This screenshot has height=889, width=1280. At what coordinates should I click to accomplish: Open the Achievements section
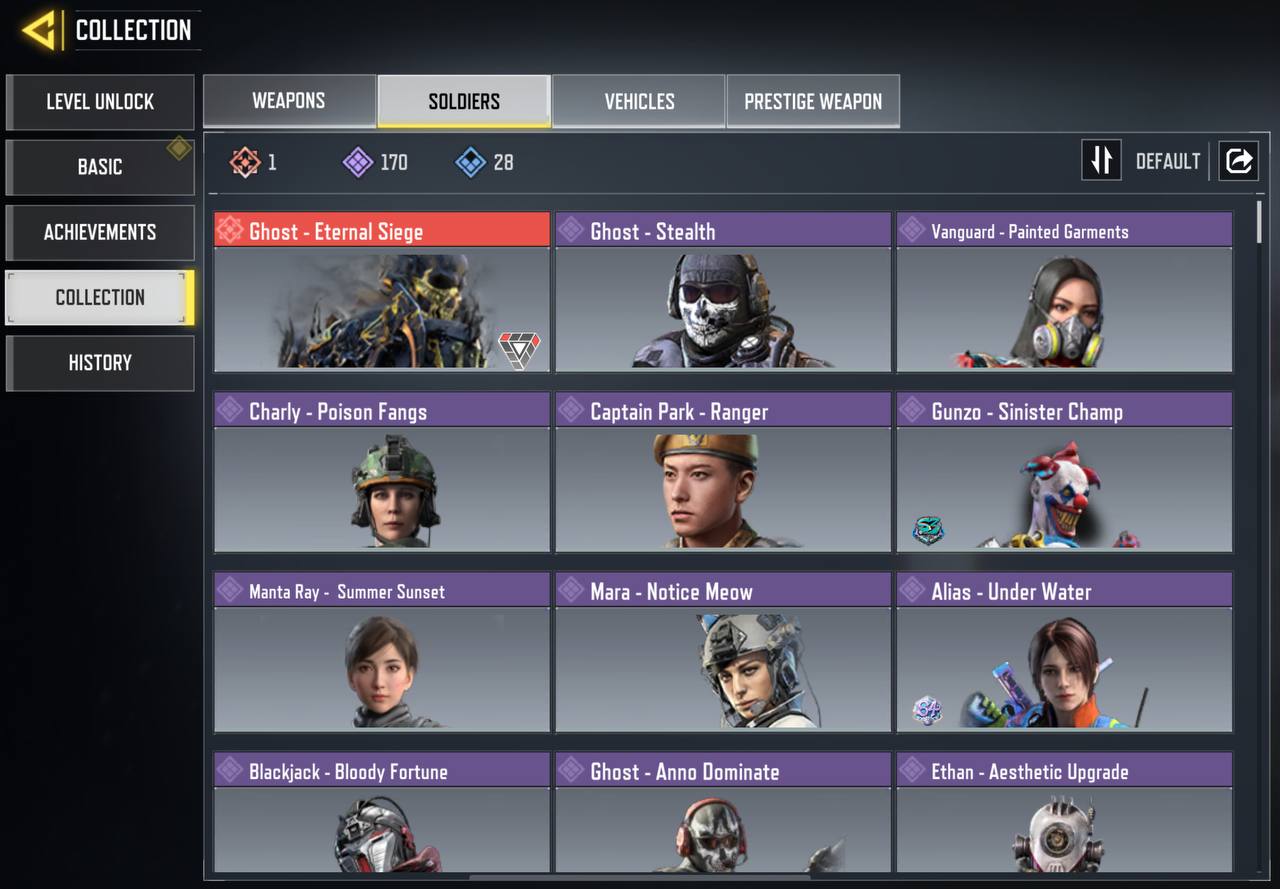pos(100,232)
